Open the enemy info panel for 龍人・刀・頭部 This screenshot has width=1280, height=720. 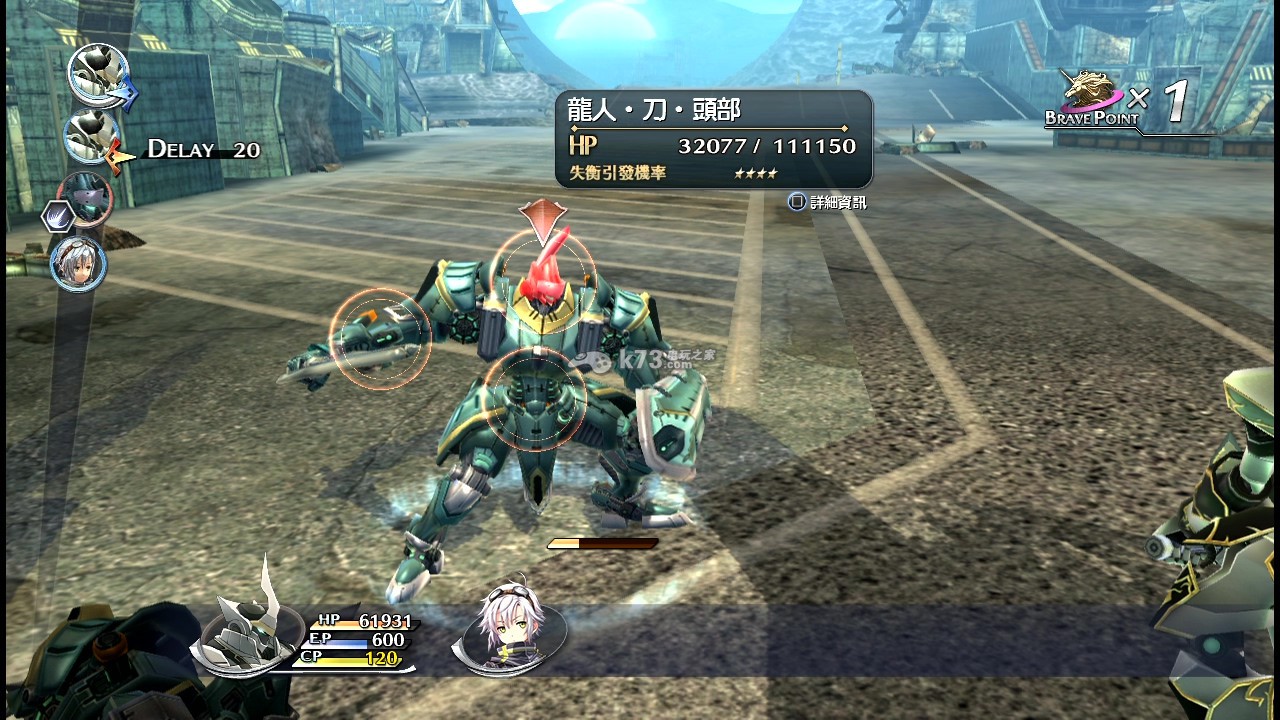click(713, 140)
